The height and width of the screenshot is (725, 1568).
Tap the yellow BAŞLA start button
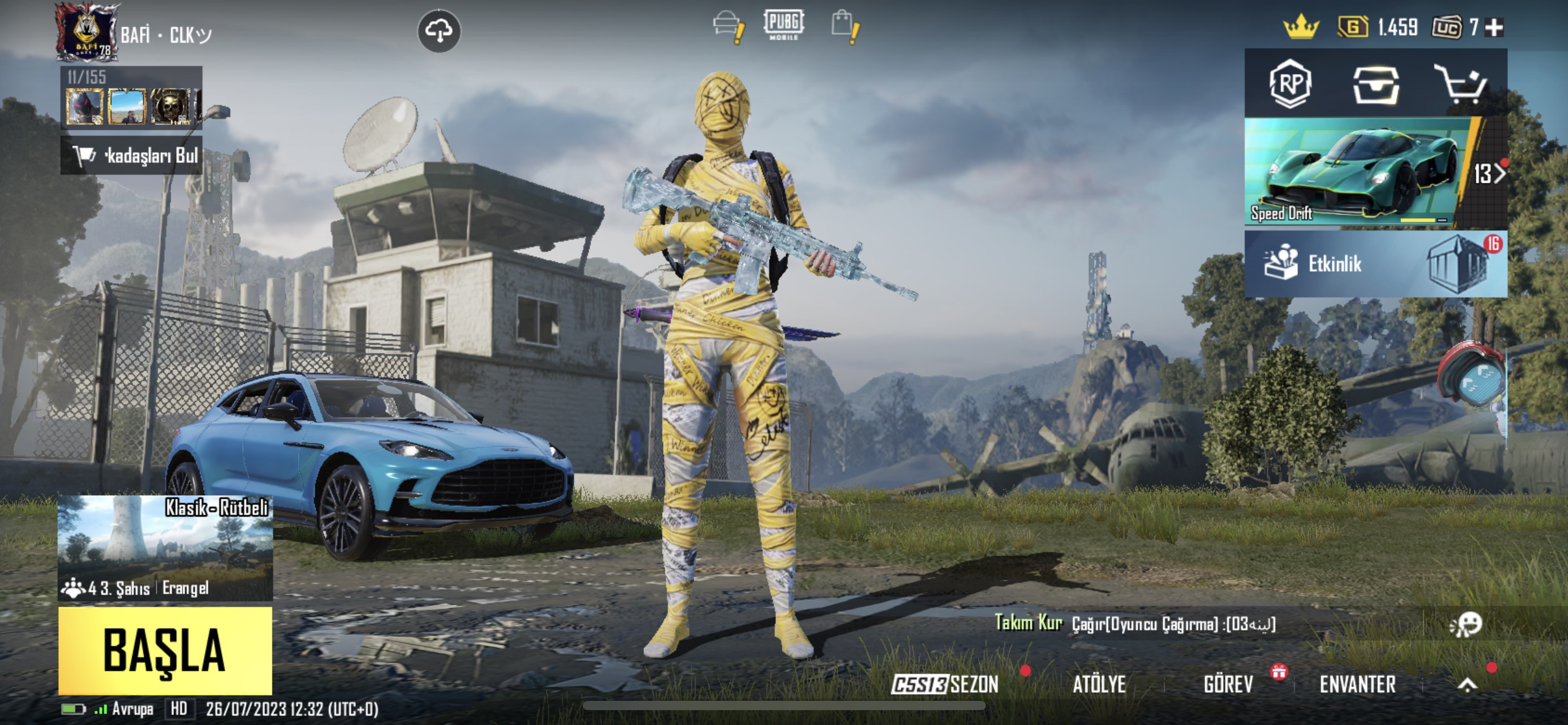pyautogui.click(x=165, y=651)
